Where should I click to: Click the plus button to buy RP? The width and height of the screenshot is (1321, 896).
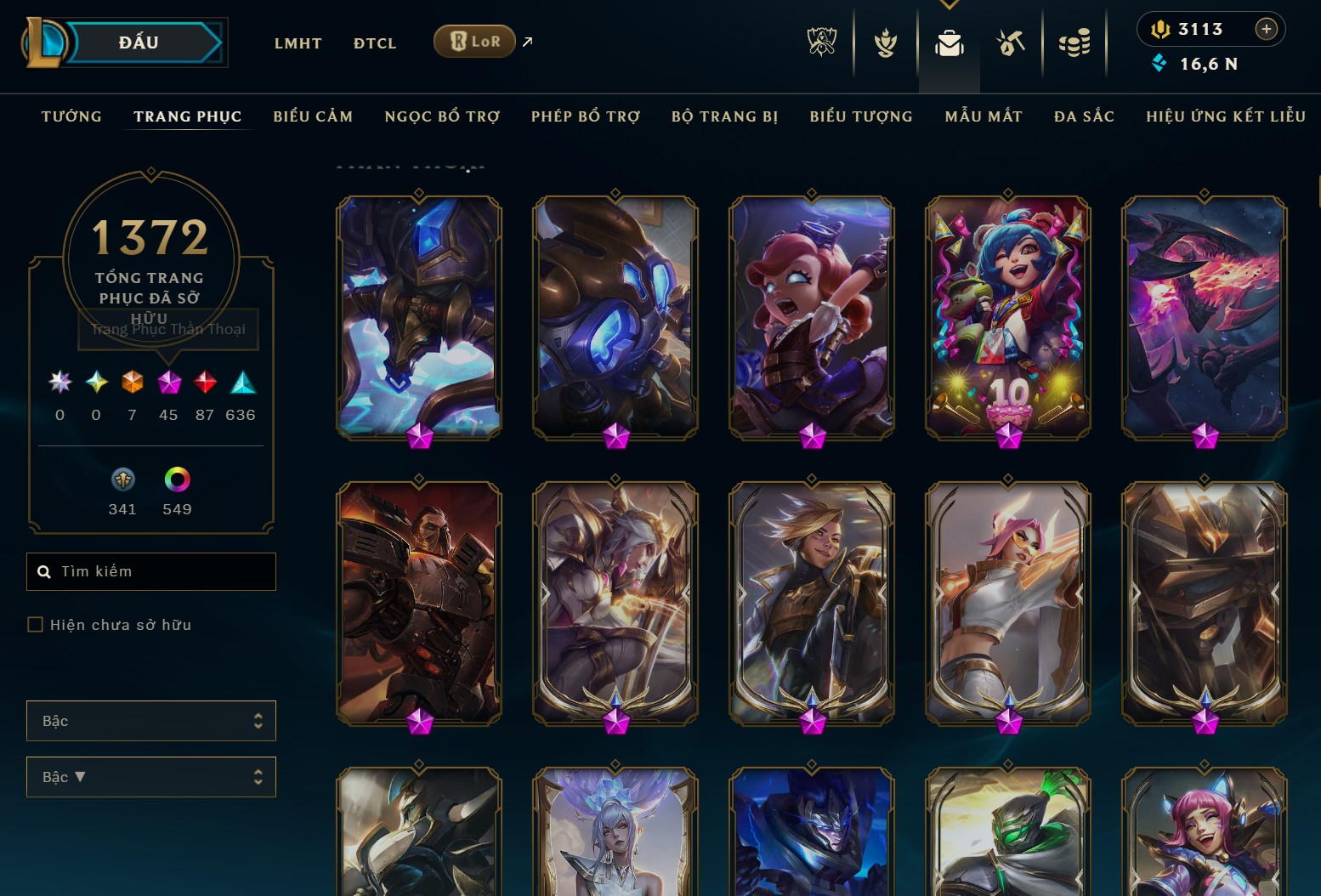(x=1267, y=28)
